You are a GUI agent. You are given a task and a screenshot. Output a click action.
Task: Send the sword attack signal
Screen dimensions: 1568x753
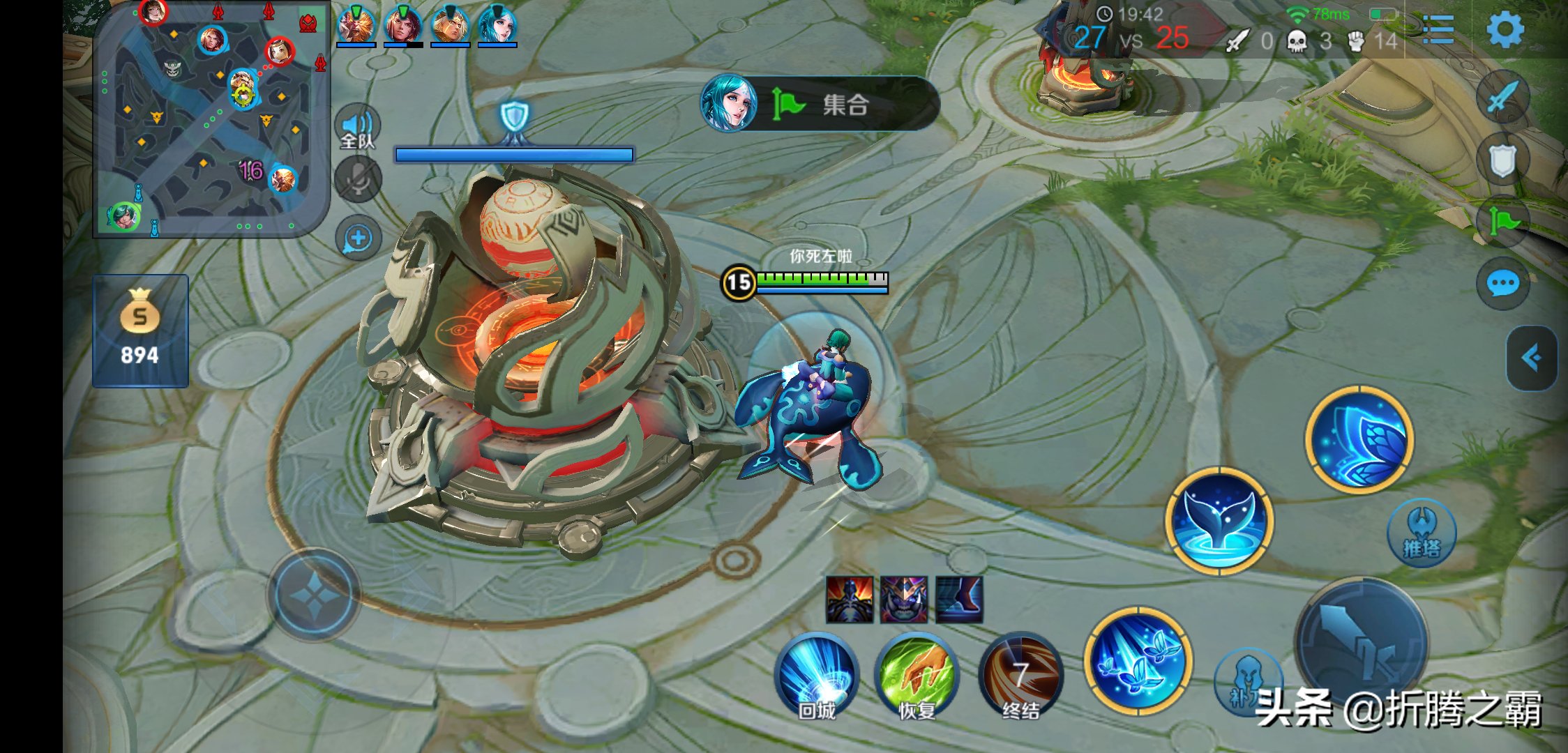(1503, 96)
